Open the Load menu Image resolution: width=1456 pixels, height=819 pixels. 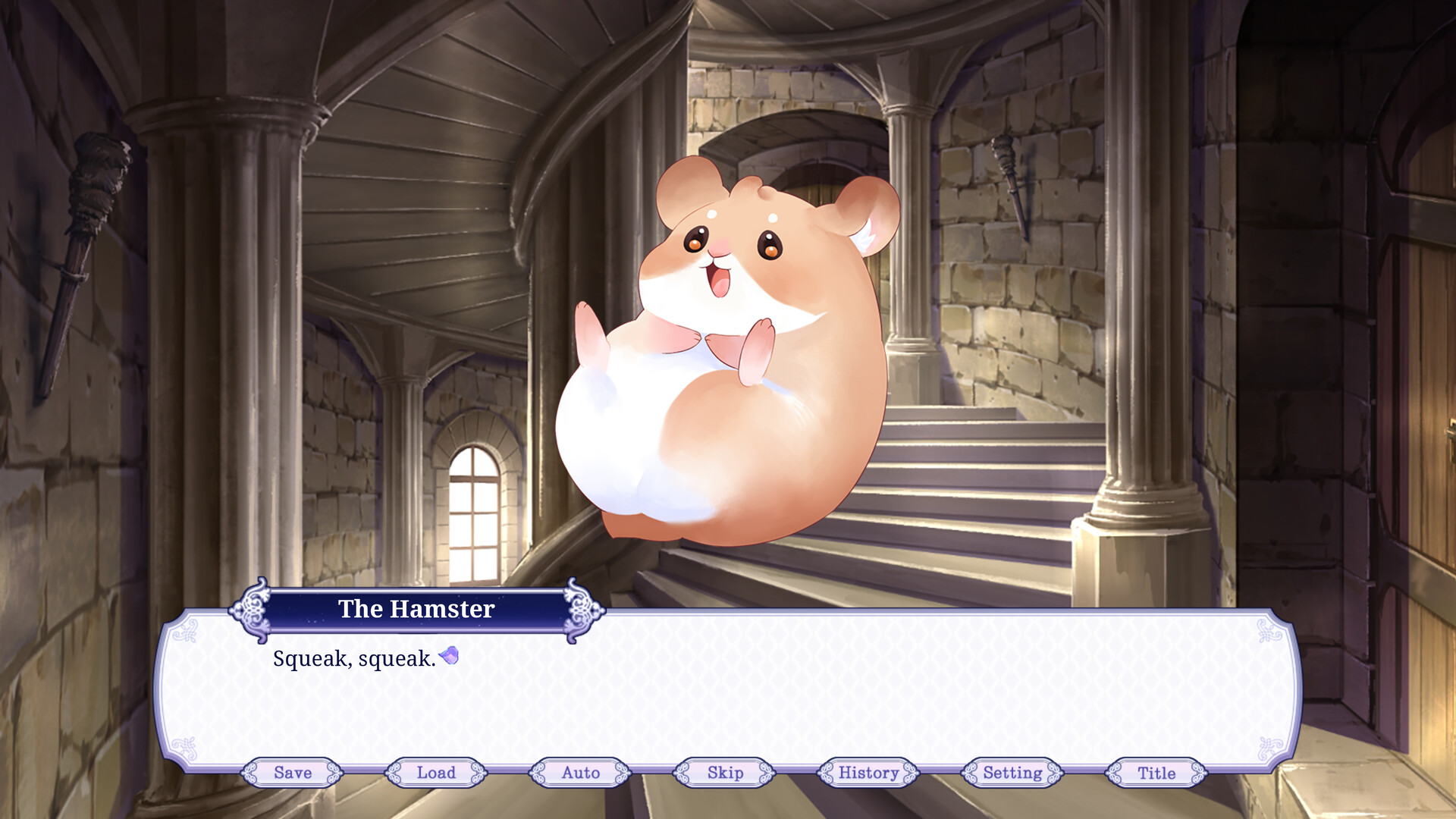tap(436, 773)
